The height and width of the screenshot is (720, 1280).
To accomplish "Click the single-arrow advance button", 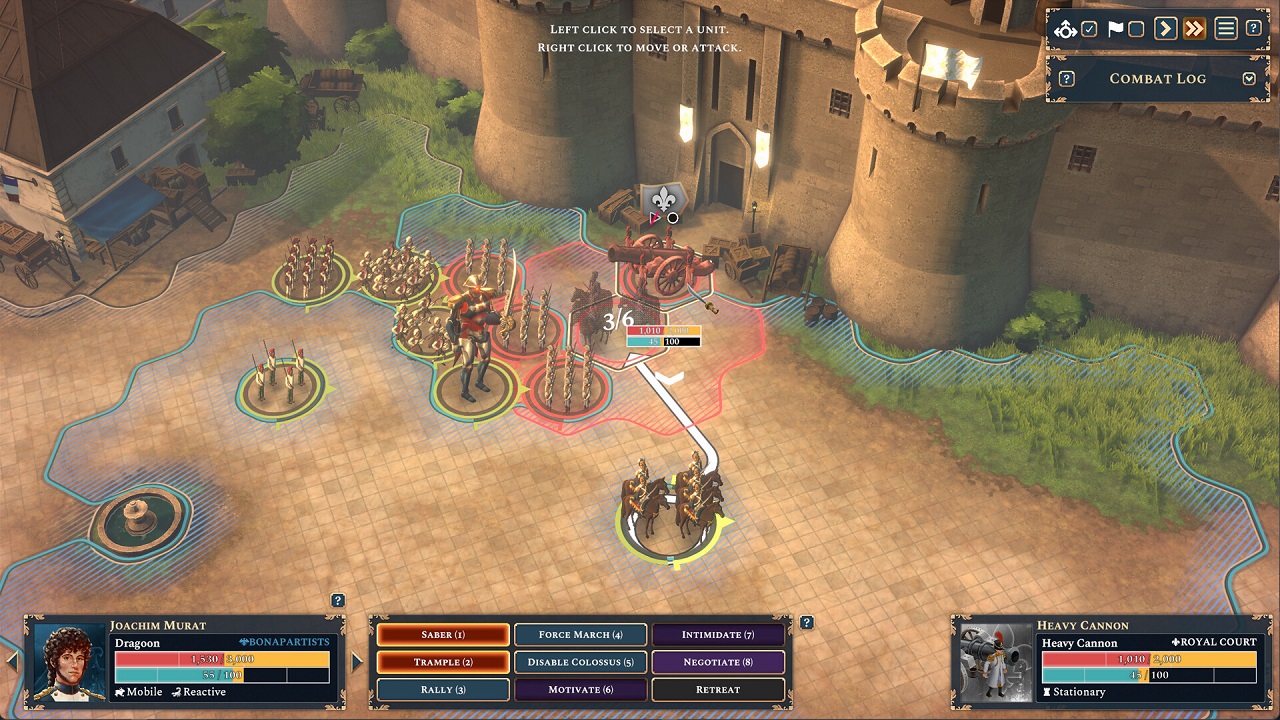I will click(x=1165, y=29).
